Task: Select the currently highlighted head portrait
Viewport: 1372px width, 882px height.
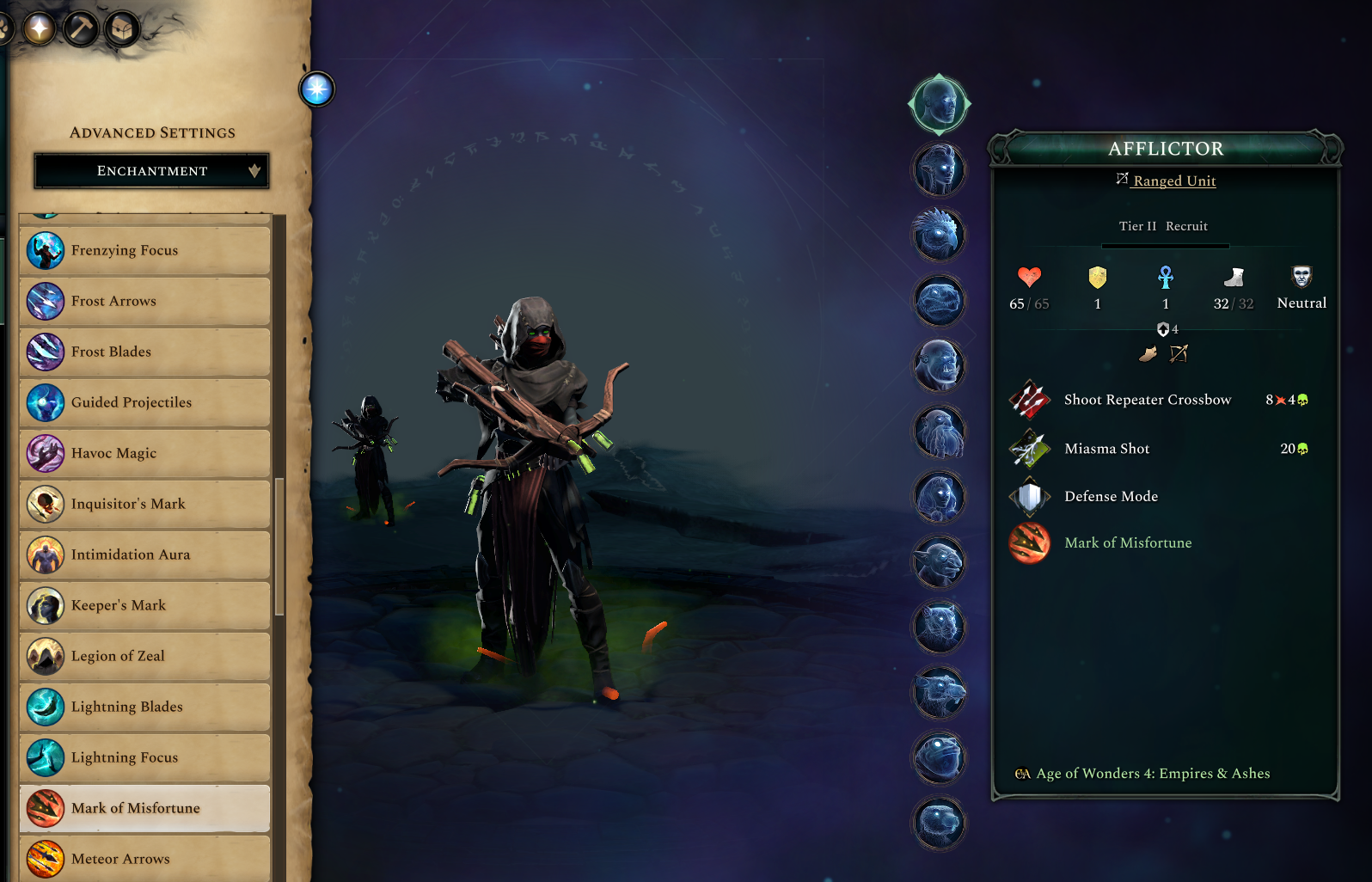Action: tap(938, 103)
